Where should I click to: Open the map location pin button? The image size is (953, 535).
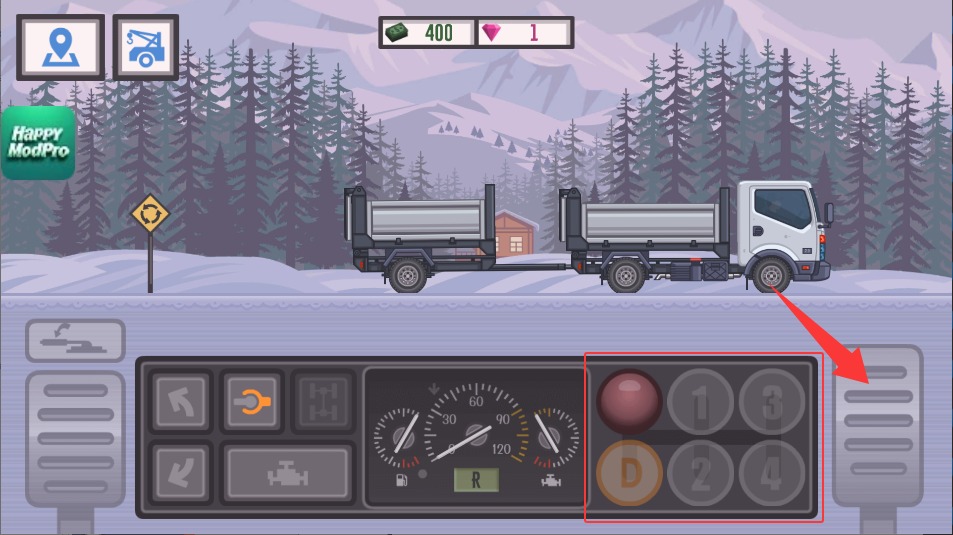(x=61, y=47)
